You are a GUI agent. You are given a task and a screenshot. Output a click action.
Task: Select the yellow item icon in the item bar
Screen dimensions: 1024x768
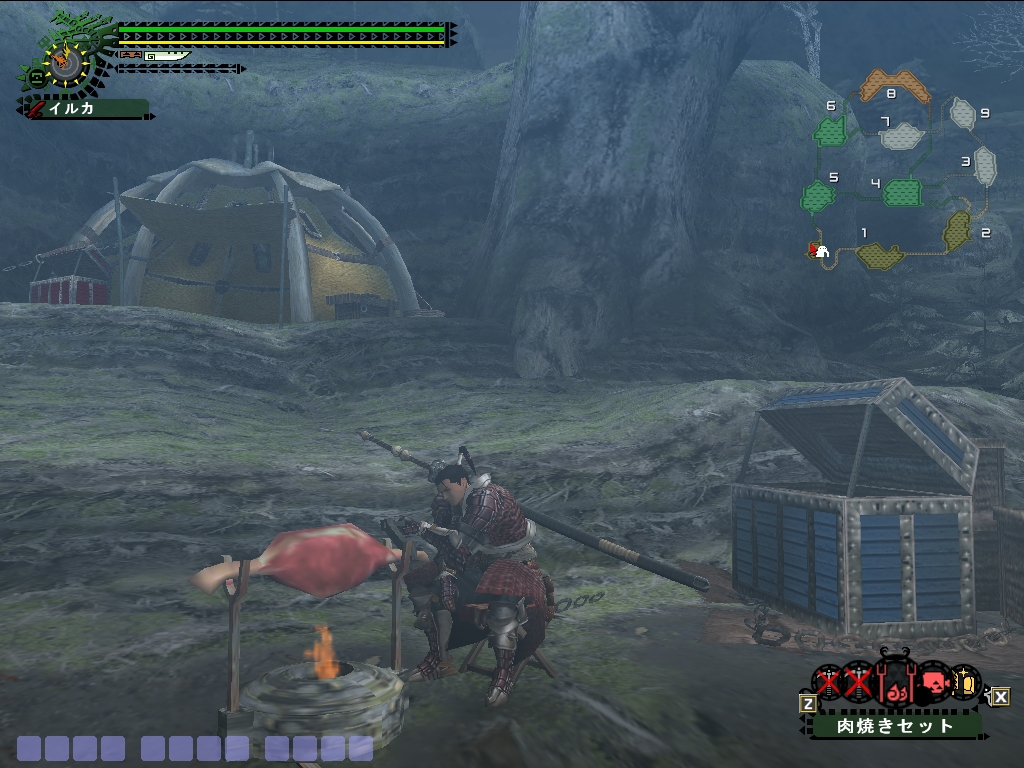965,684
